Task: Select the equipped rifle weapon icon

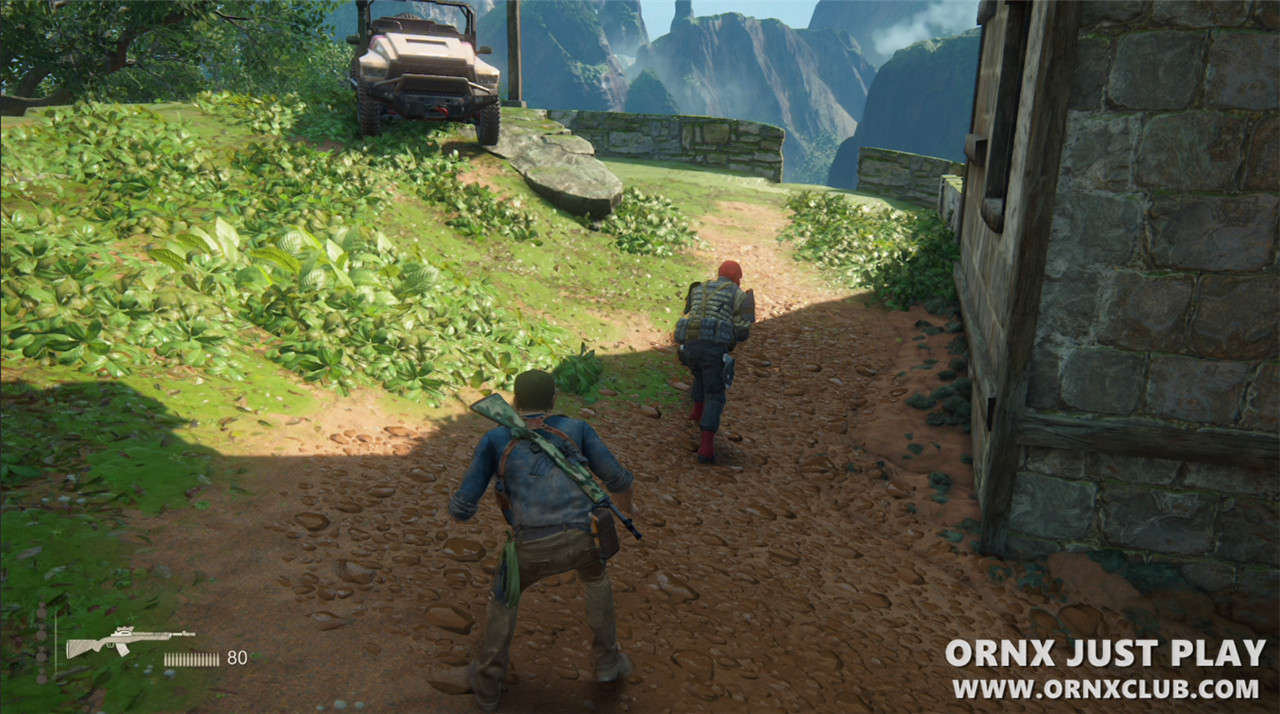Action: (x=129, y=640)
